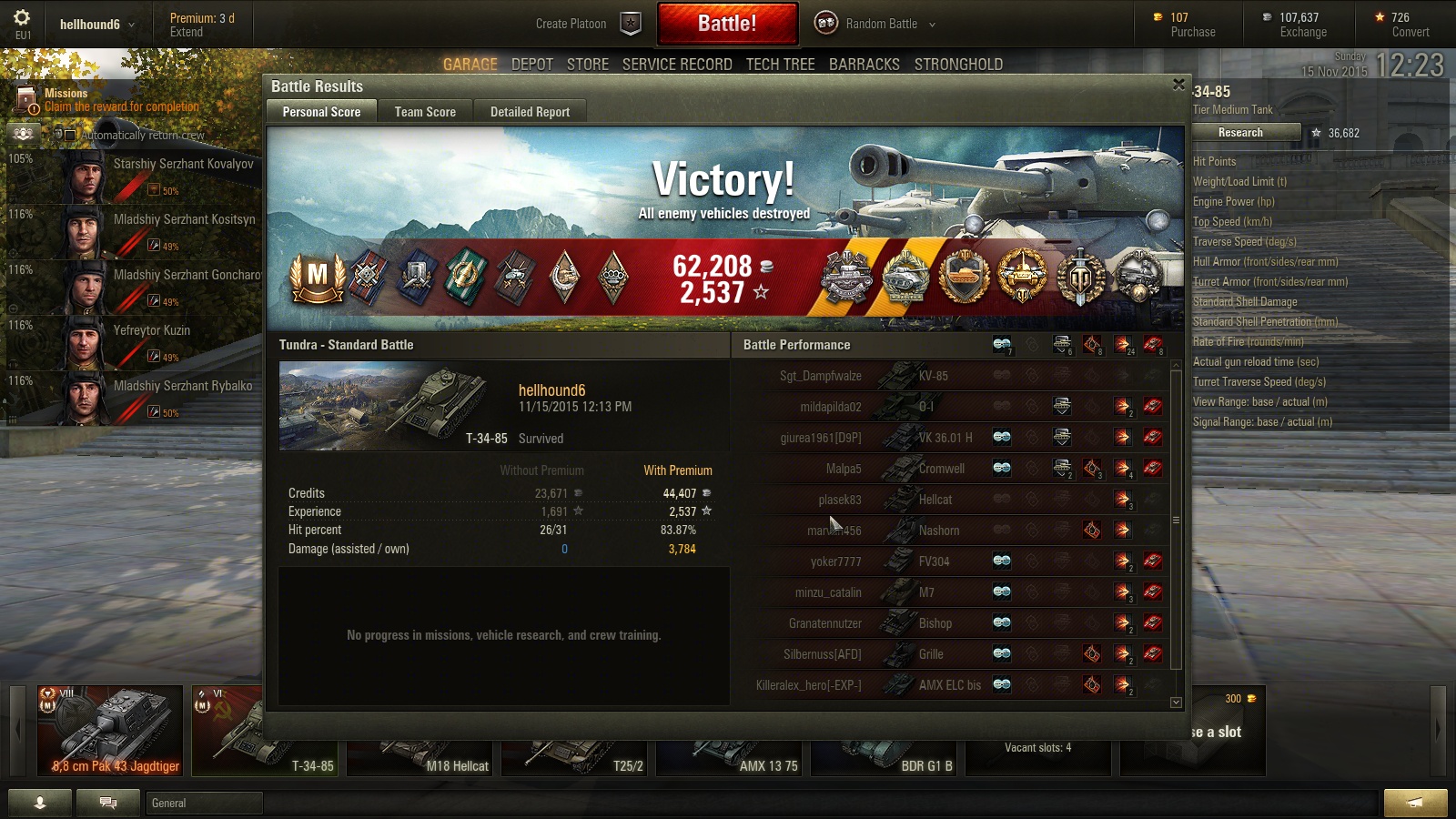The width and height of the screenshot is (1456, 819).
Task: View the Service Record
Action: (x=677, y=65)
